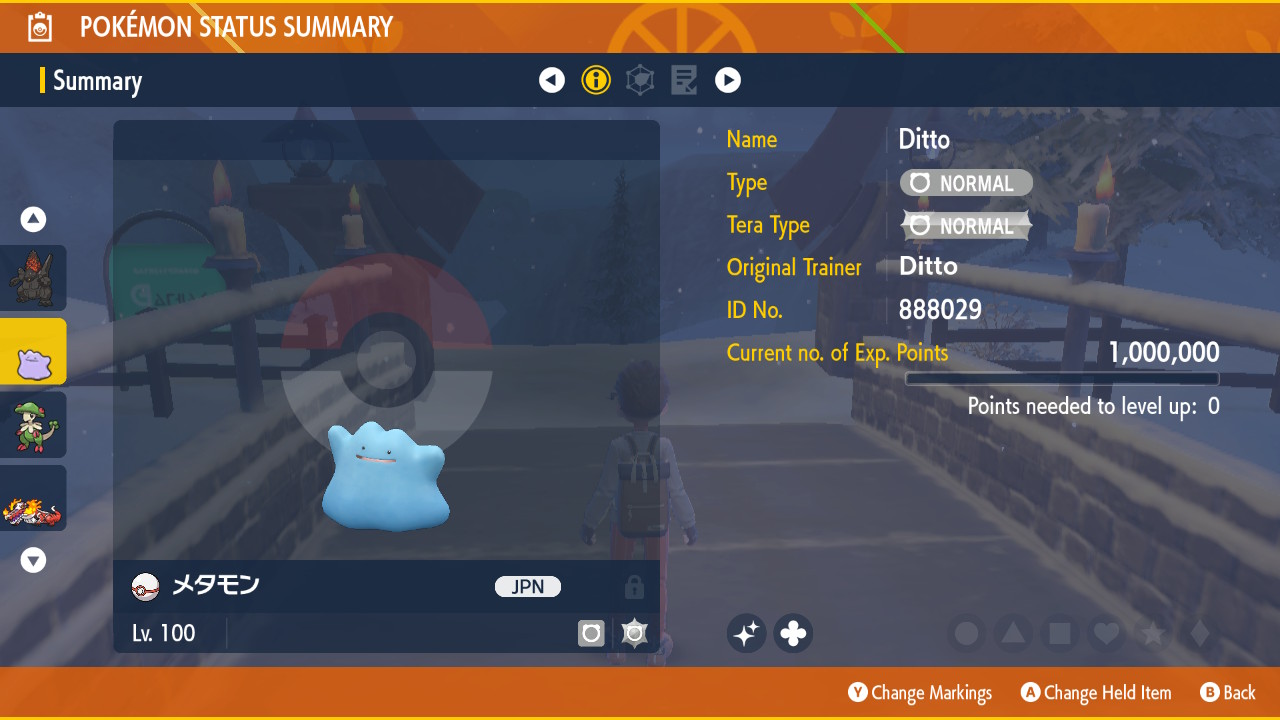Click the experience progress bar
This screenshot has width=1280, height=720.
tap(1063, 379)
